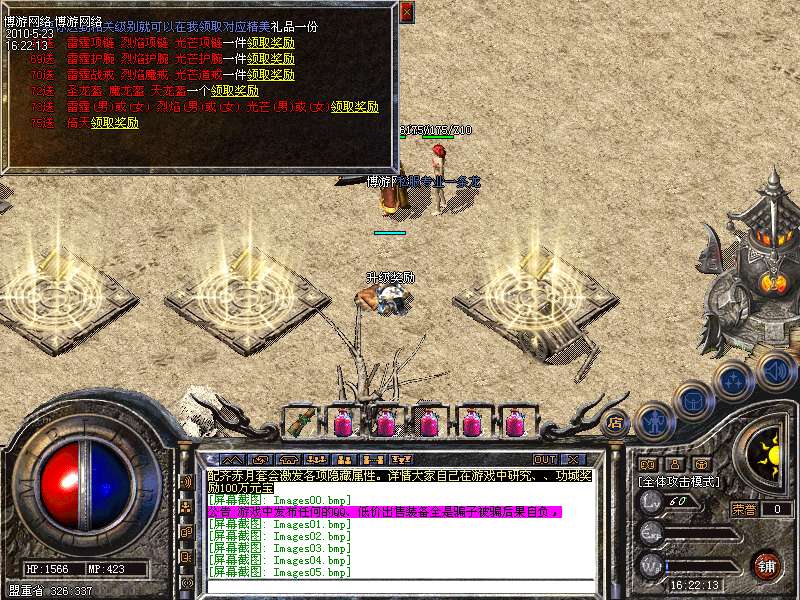Use the scroll item in the belt bar
Viewport: 800px width, 600px height.
click(300, 422)
